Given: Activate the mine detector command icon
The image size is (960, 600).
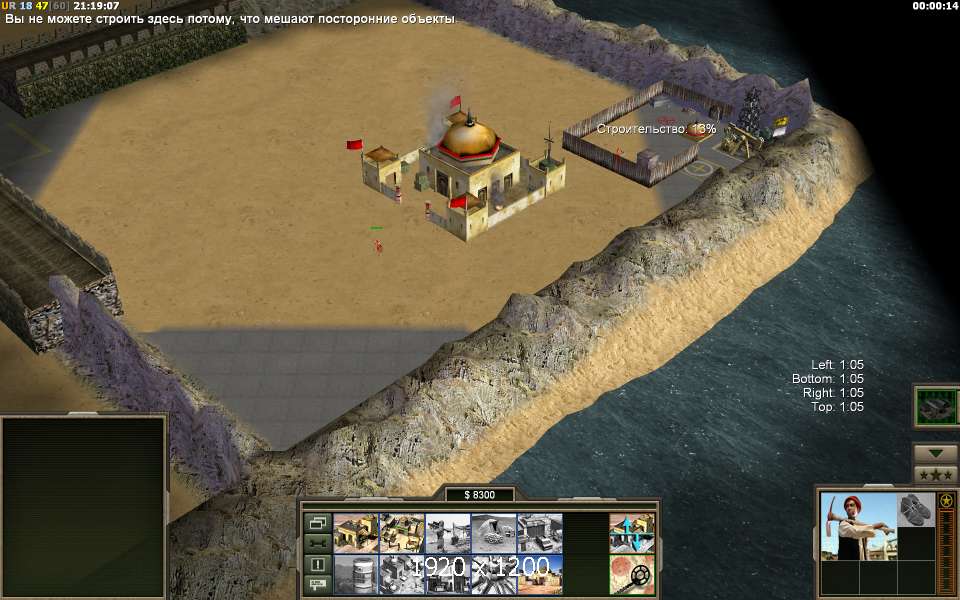Looking at the screenshot, I should (632, 575).
